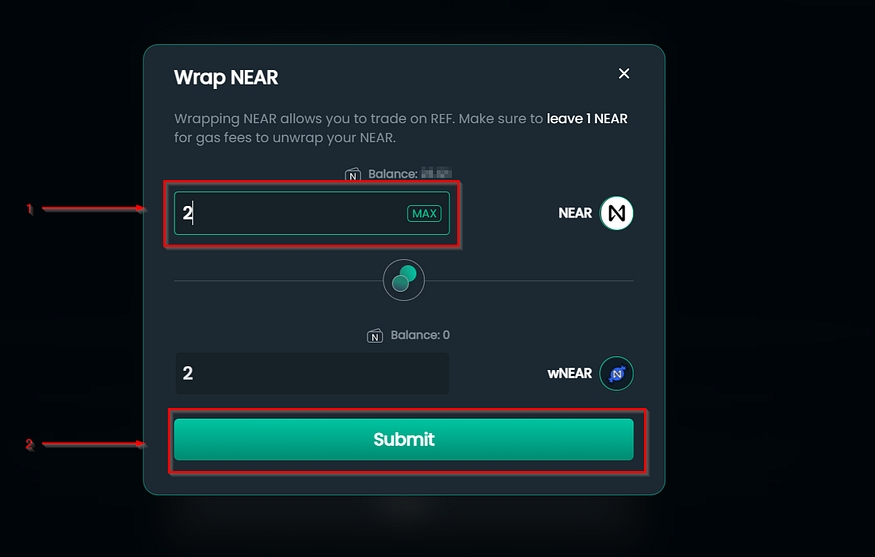Toggle the swap direction circle icon

(404, 280)
